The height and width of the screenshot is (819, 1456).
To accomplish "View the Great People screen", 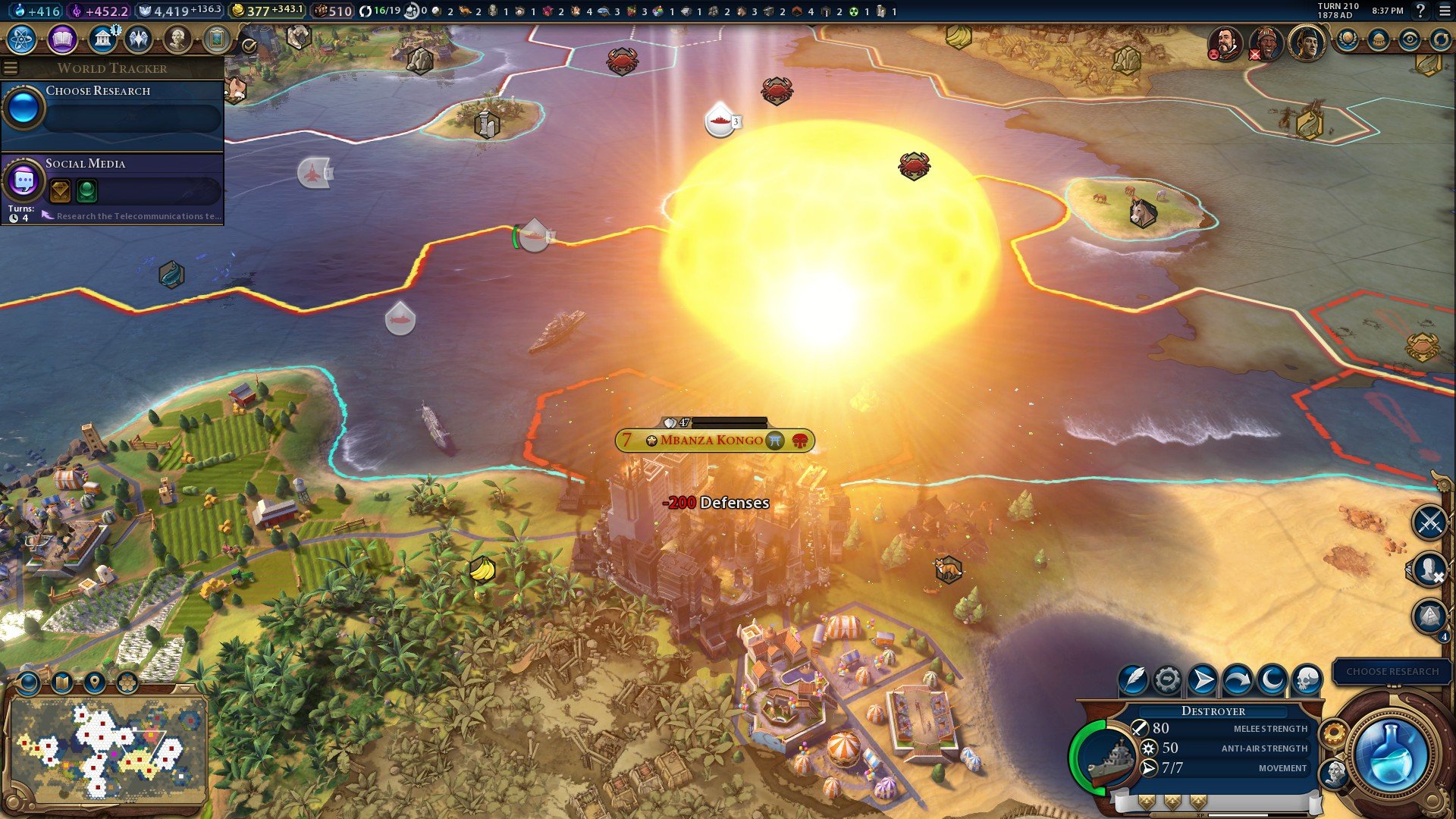I will (x=176, y=39).
